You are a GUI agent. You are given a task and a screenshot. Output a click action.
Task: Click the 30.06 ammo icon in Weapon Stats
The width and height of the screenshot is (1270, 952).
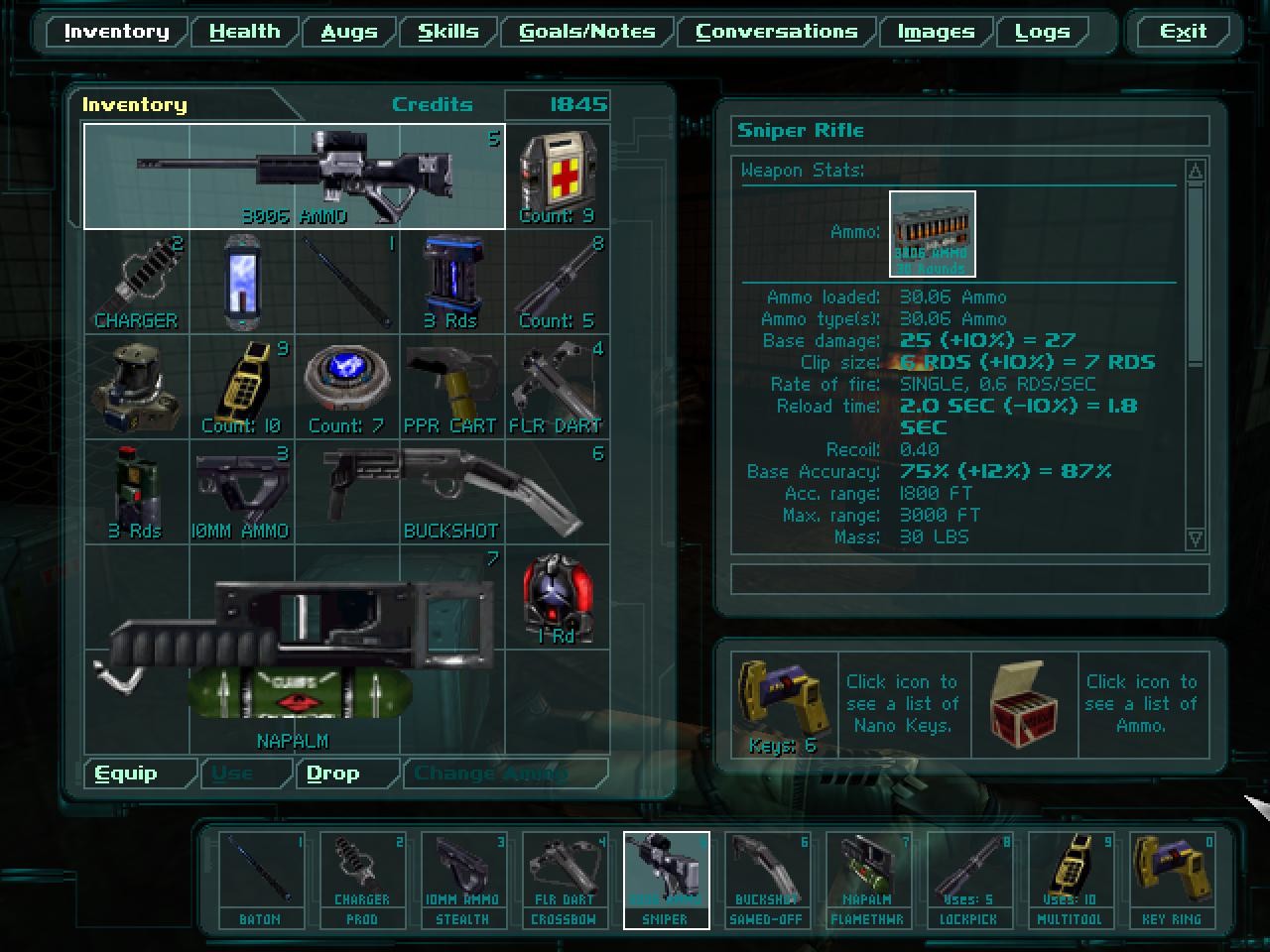932,233
